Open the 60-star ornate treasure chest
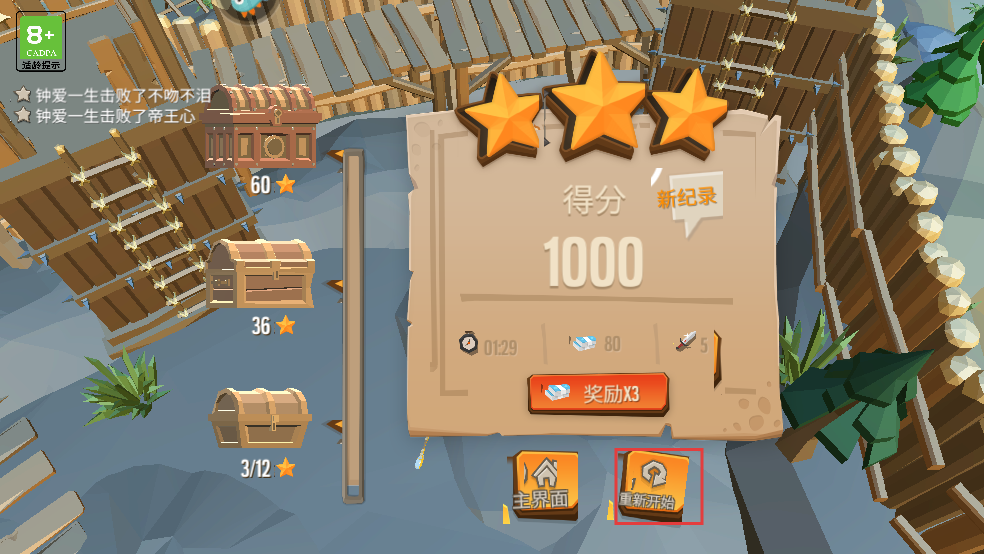This screenshot has width=984, height=554. pyautogui.click(x=261, y=127)
